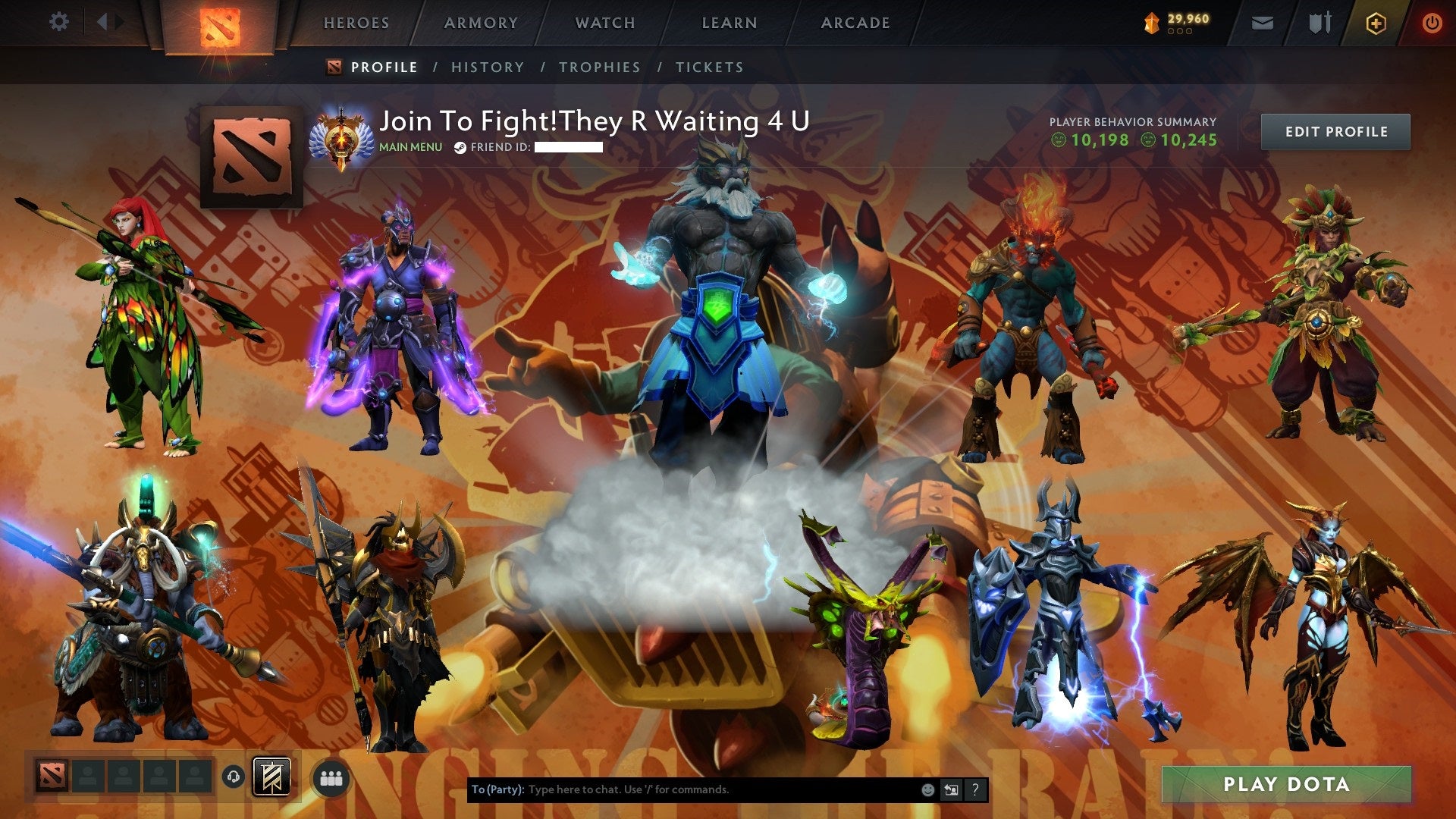Open the settings gear icon

[x=58, y=22]
